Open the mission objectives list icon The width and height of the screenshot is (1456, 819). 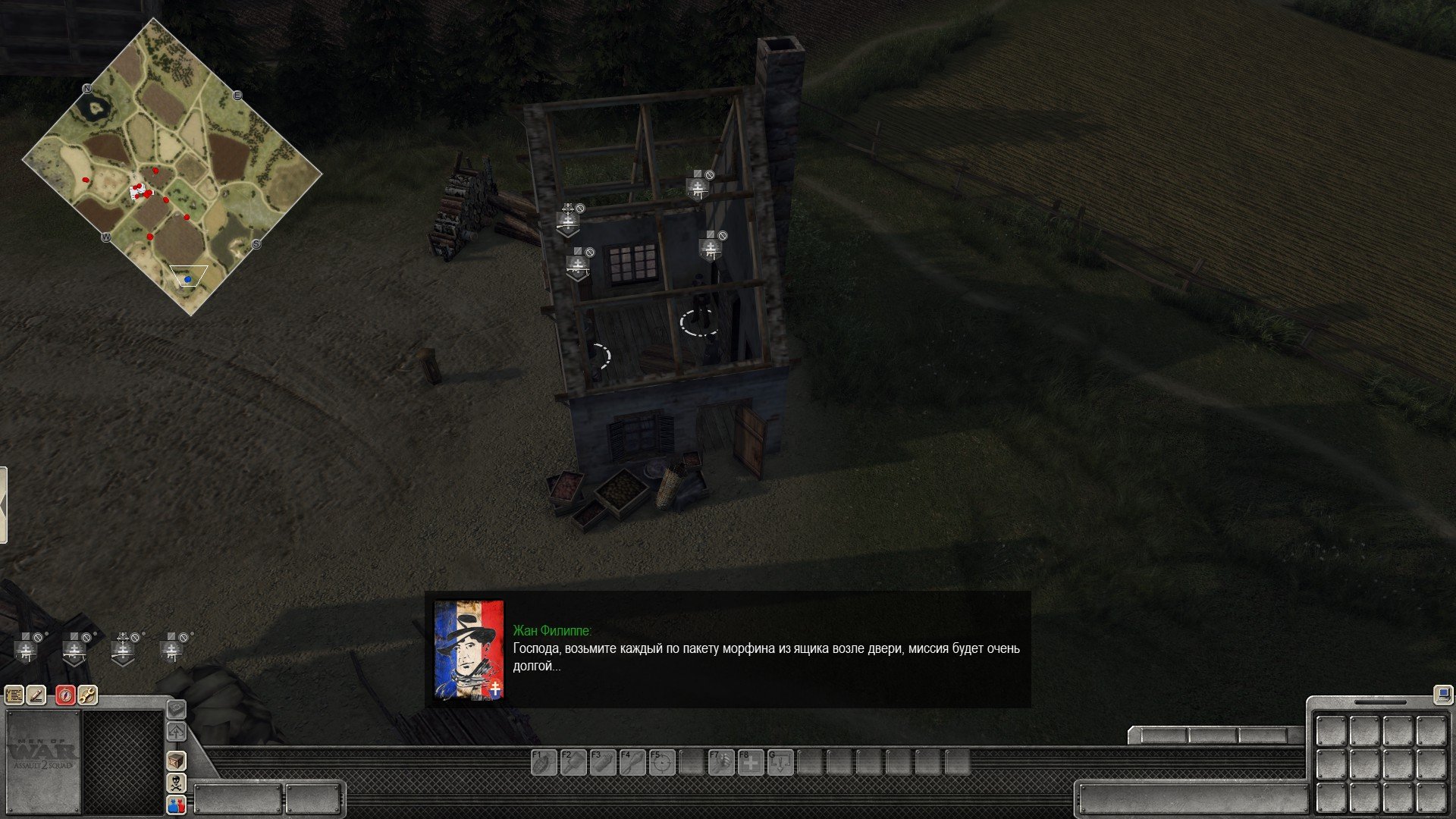click(14, 695)
